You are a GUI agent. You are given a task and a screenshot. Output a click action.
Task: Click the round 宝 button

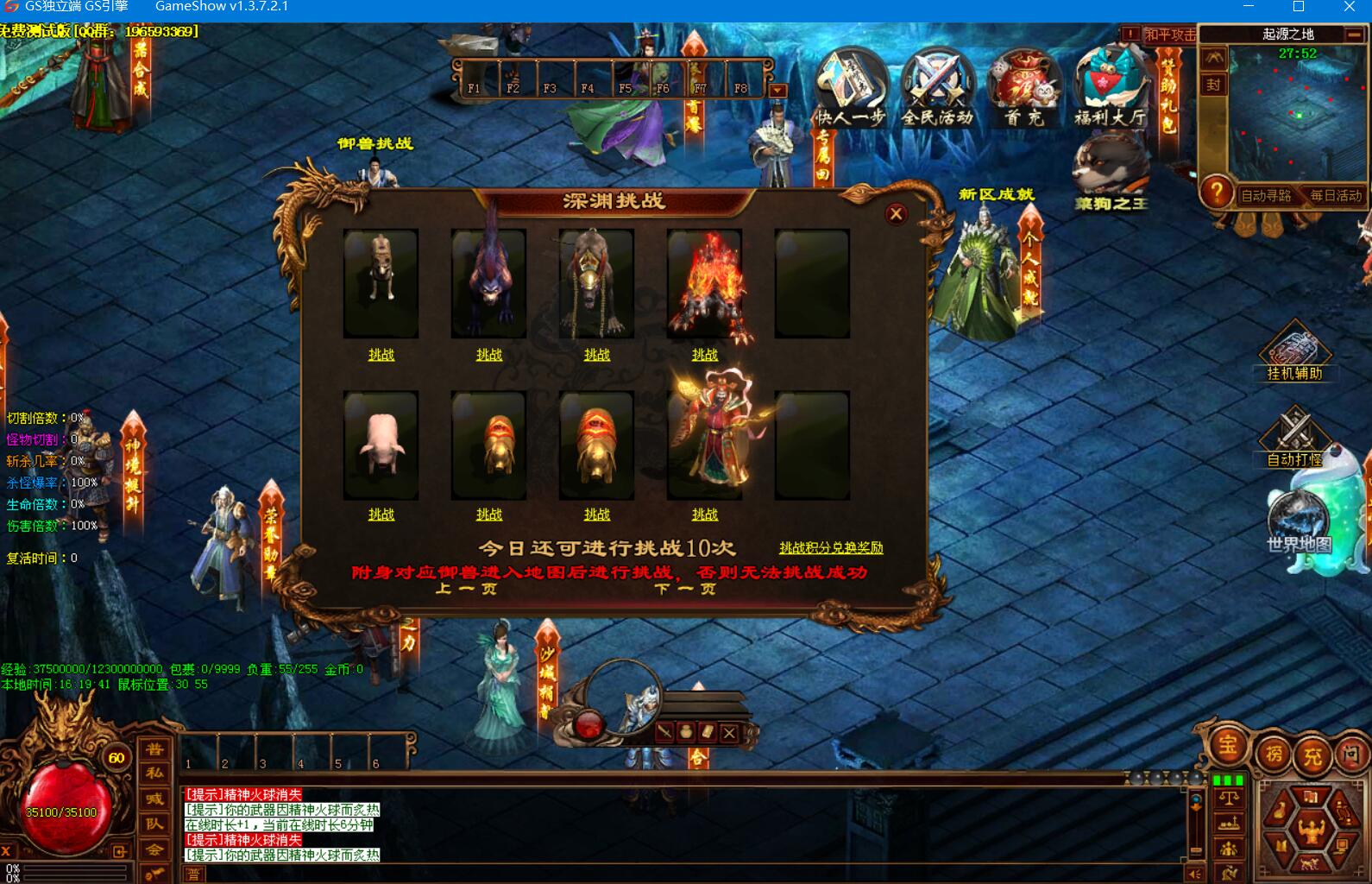coord(1227,746)
